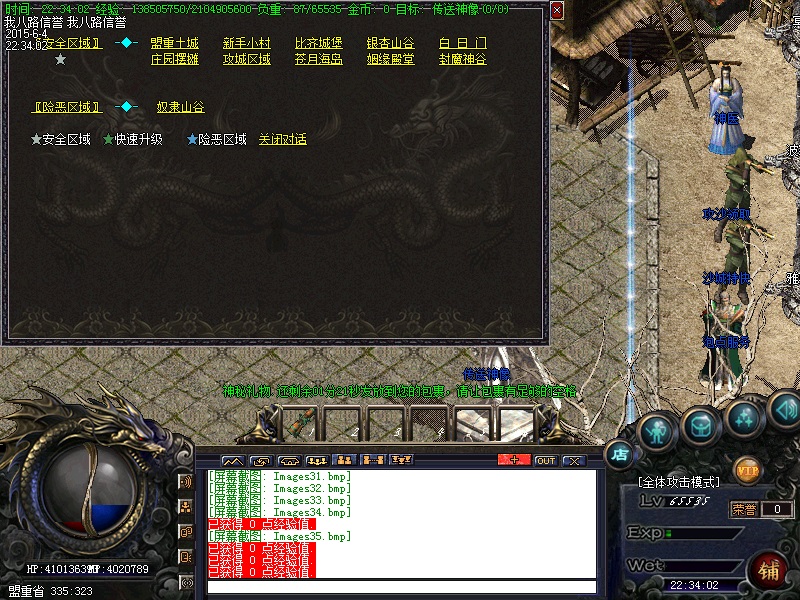Viewport: 800px width, 600px height.
Task: Open the VIP badge menu
Action: pos(747,469)
